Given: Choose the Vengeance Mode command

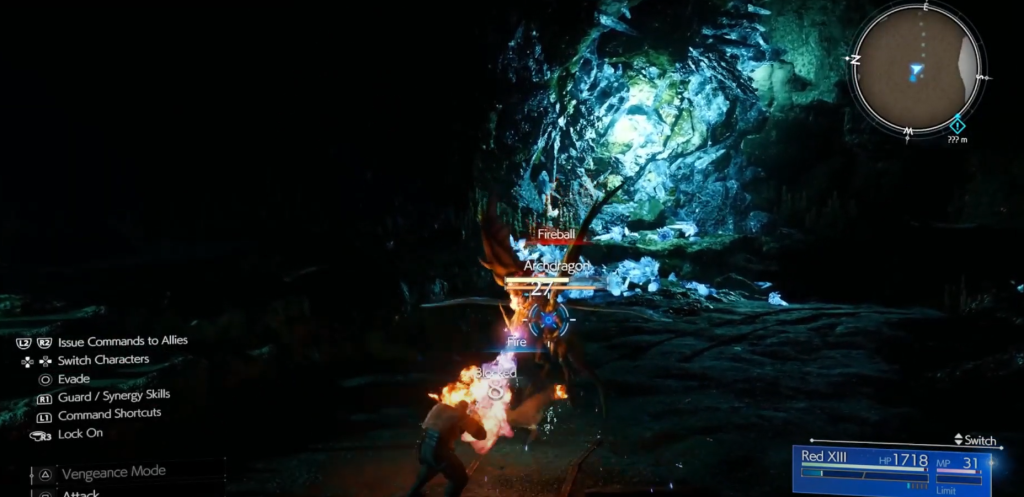Looking at the screenshot, I should click(x=113, y=472).
